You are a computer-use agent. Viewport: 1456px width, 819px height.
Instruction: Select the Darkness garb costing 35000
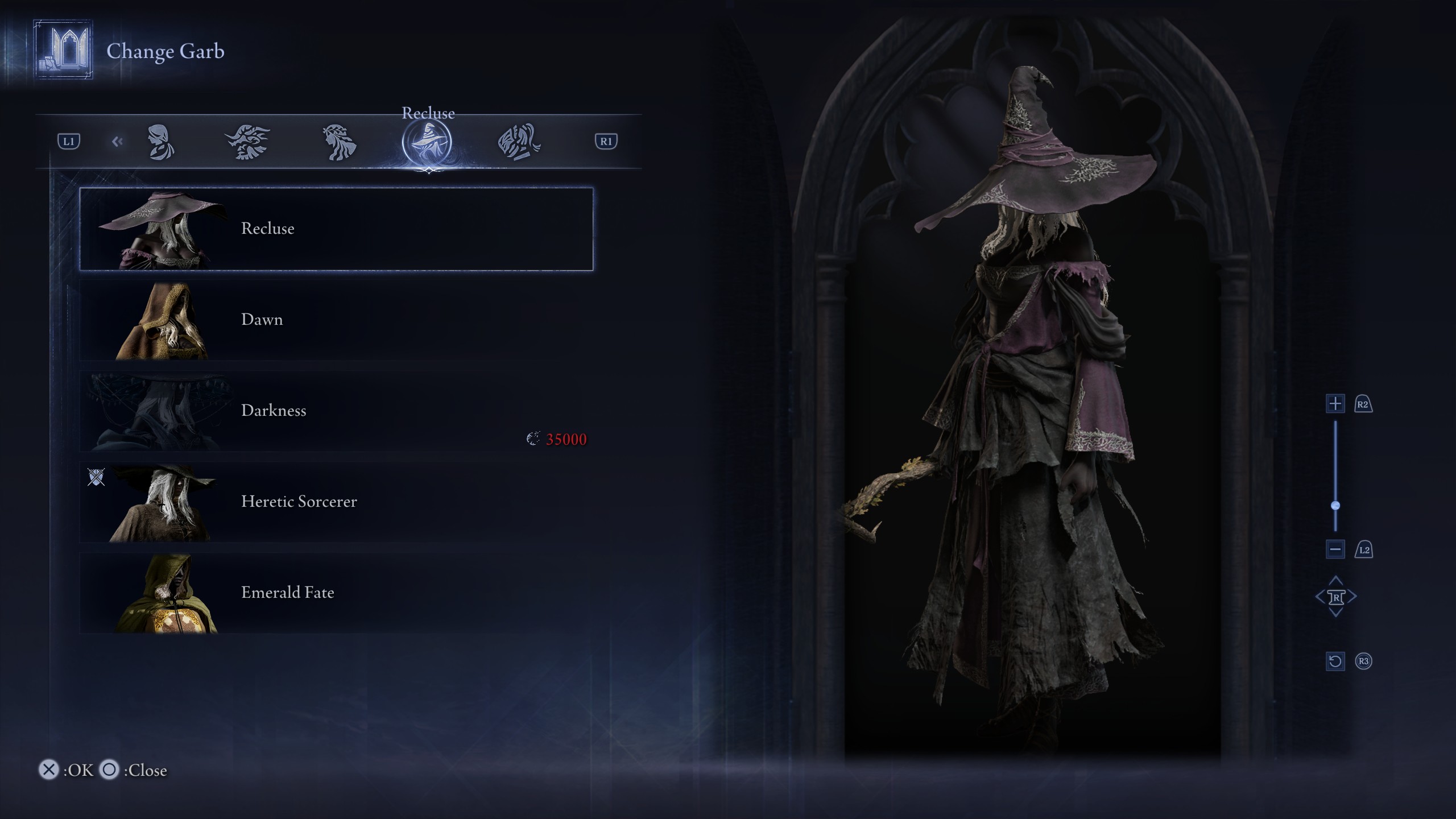tap(336, 411)
